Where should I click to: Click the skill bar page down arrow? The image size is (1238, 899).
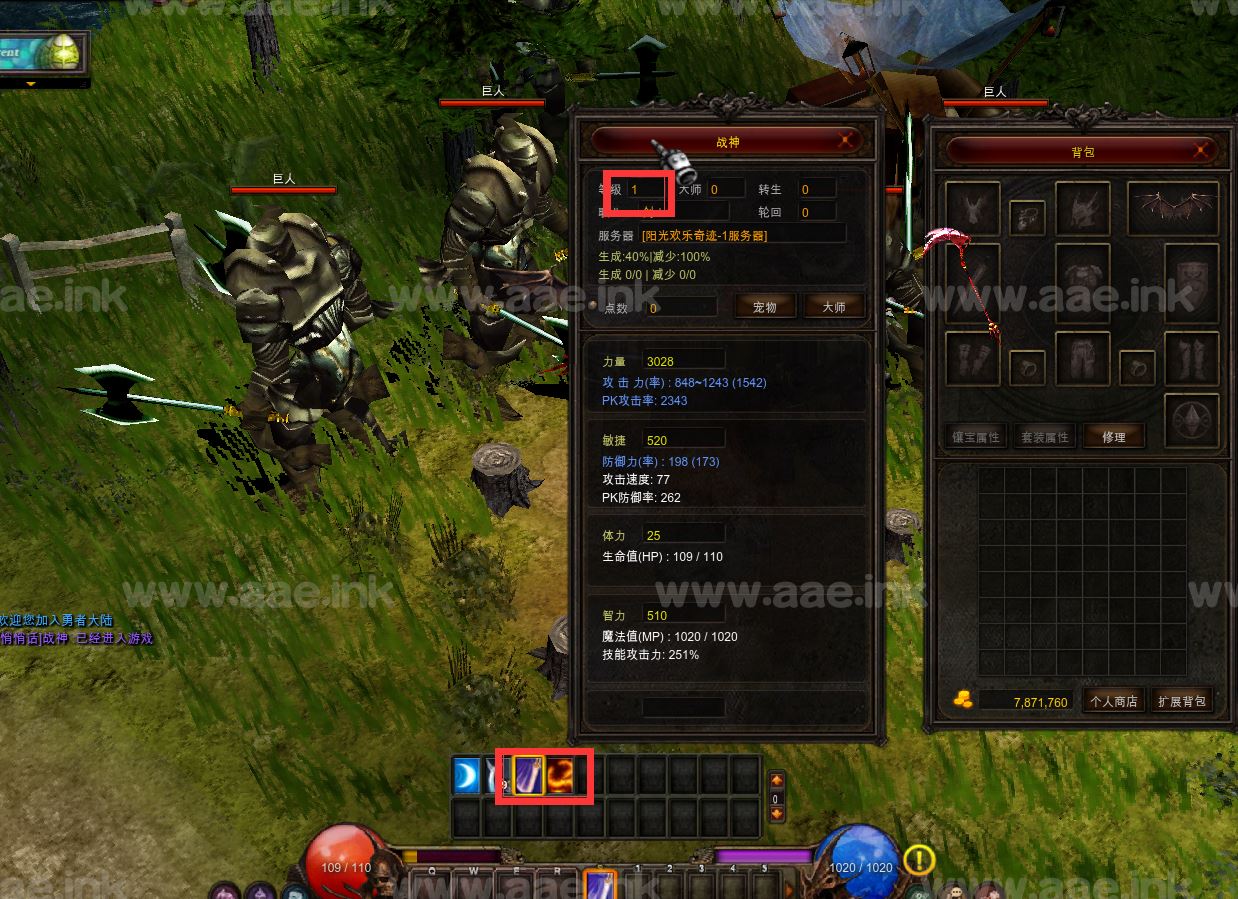pos(776,814)
